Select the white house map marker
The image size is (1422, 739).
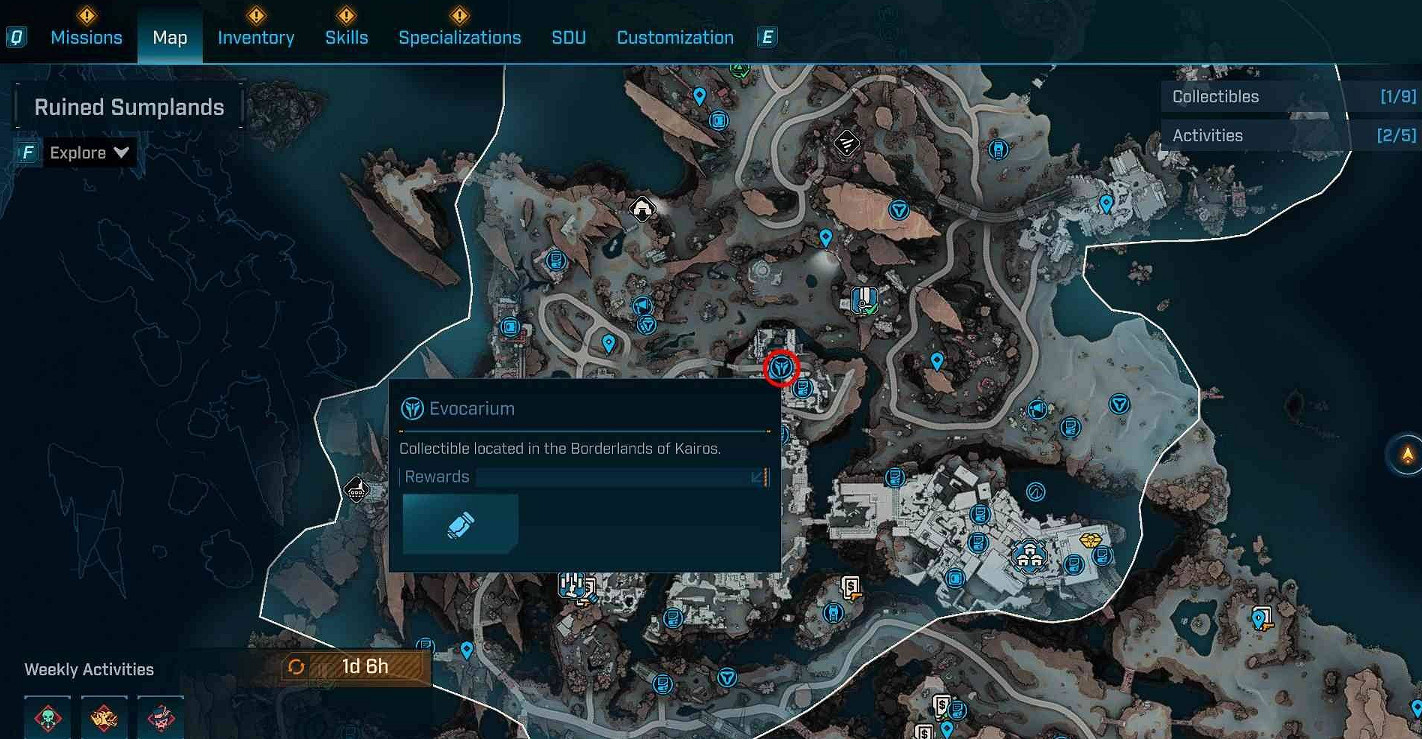coord(642,209)
